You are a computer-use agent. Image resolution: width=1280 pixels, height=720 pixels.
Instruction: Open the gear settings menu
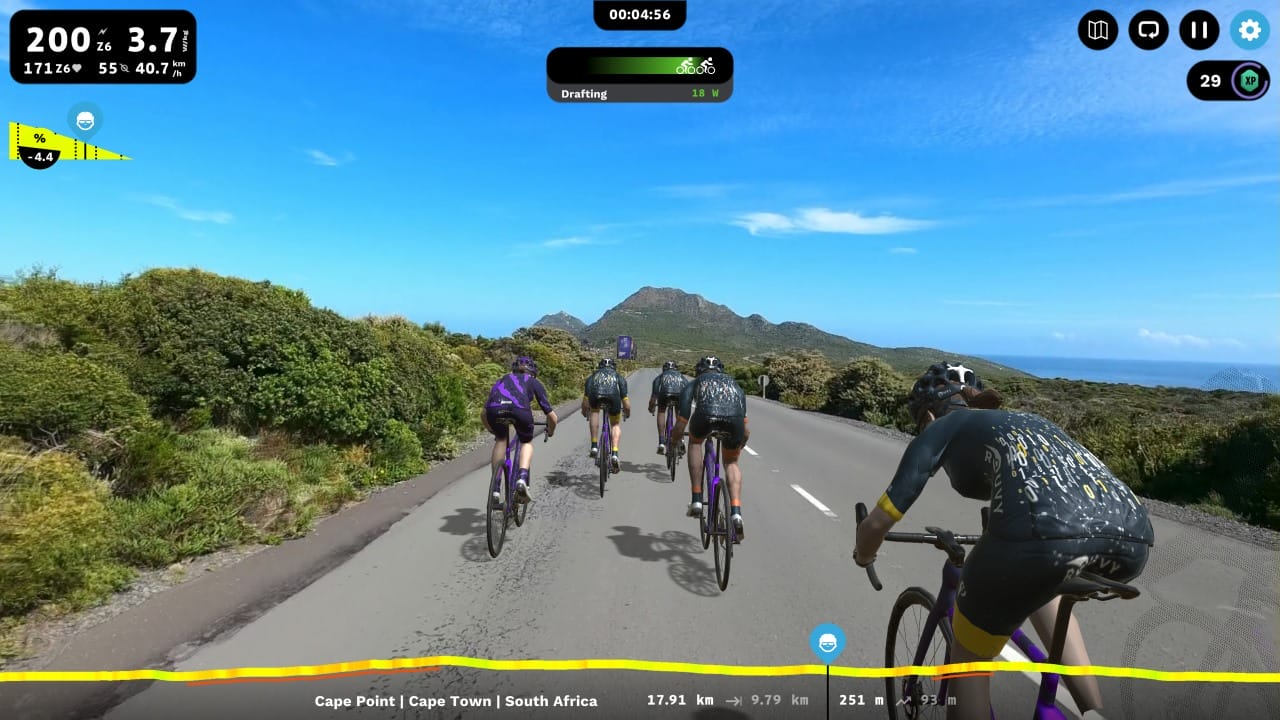click(1249, 30)
